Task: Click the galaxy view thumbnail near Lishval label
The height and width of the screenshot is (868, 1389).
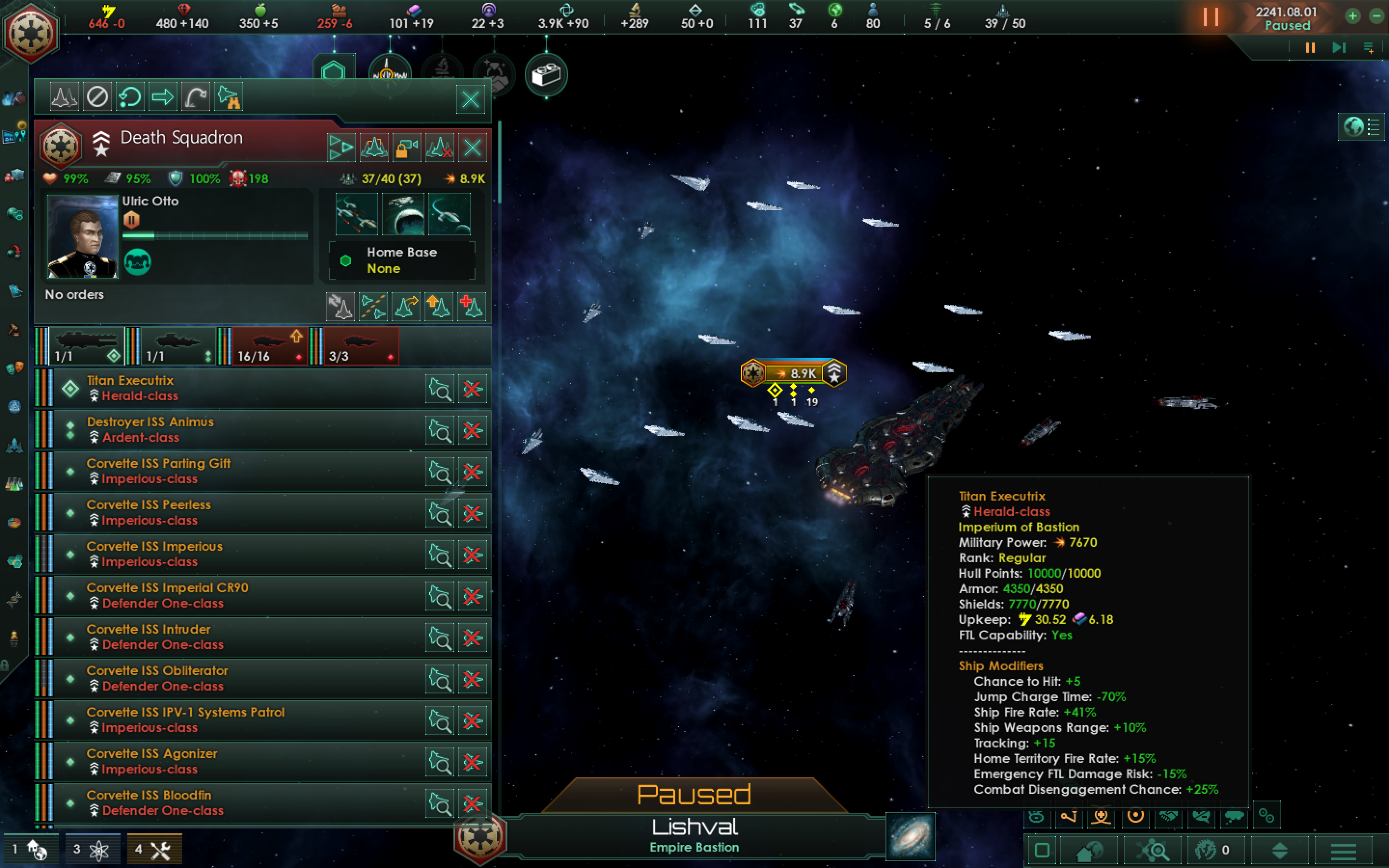Action: (912, 838)
